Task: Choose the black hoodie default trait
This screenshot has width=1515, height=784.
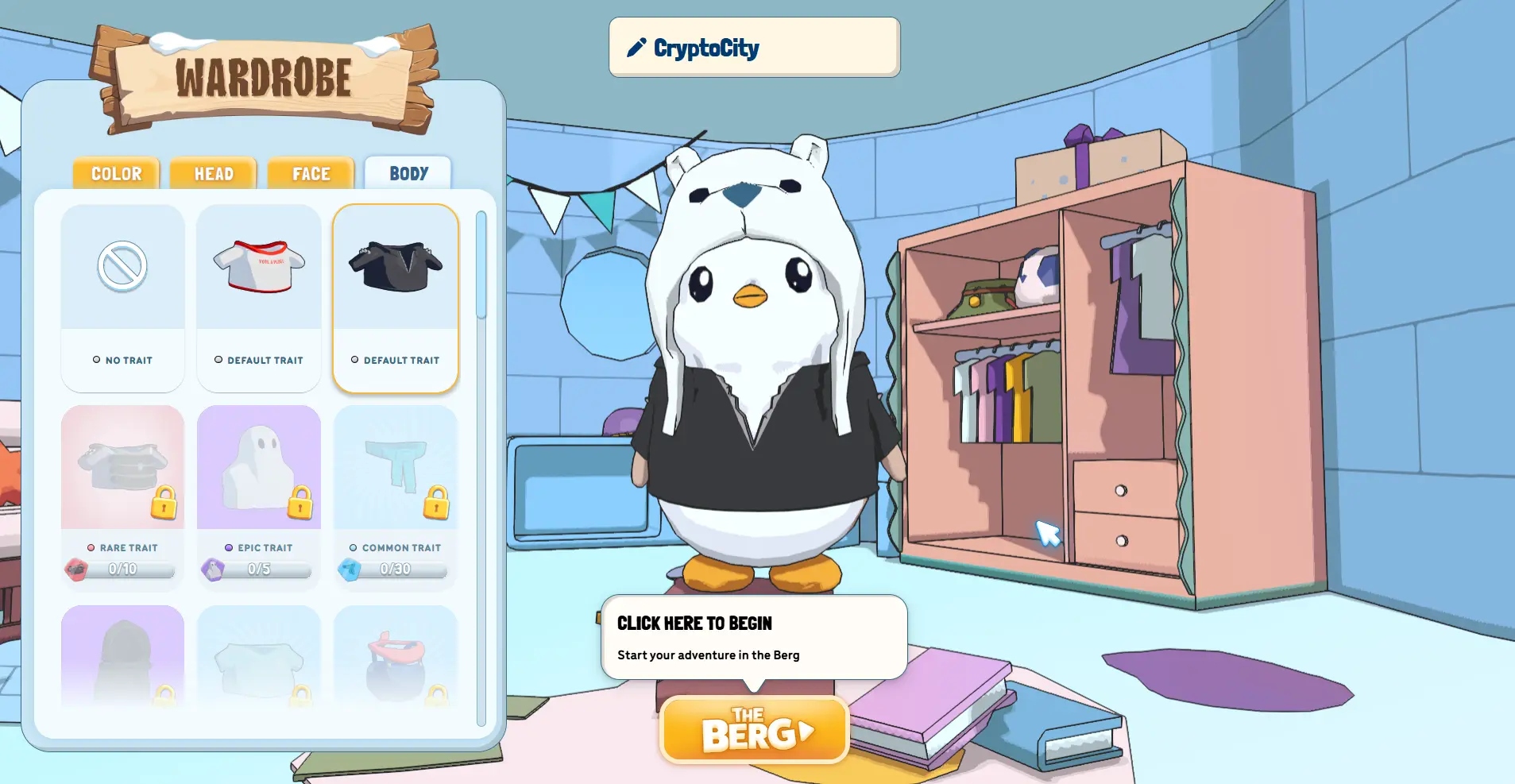Action: [x=396, y=298]
